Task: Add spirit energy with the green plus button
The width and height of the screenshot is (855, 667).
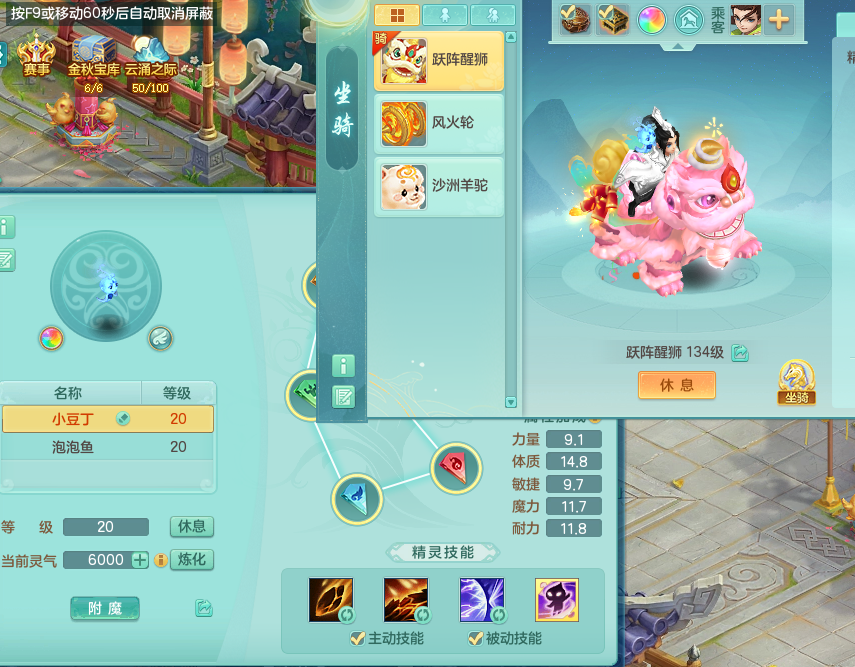Action: [x=140, y=560]
